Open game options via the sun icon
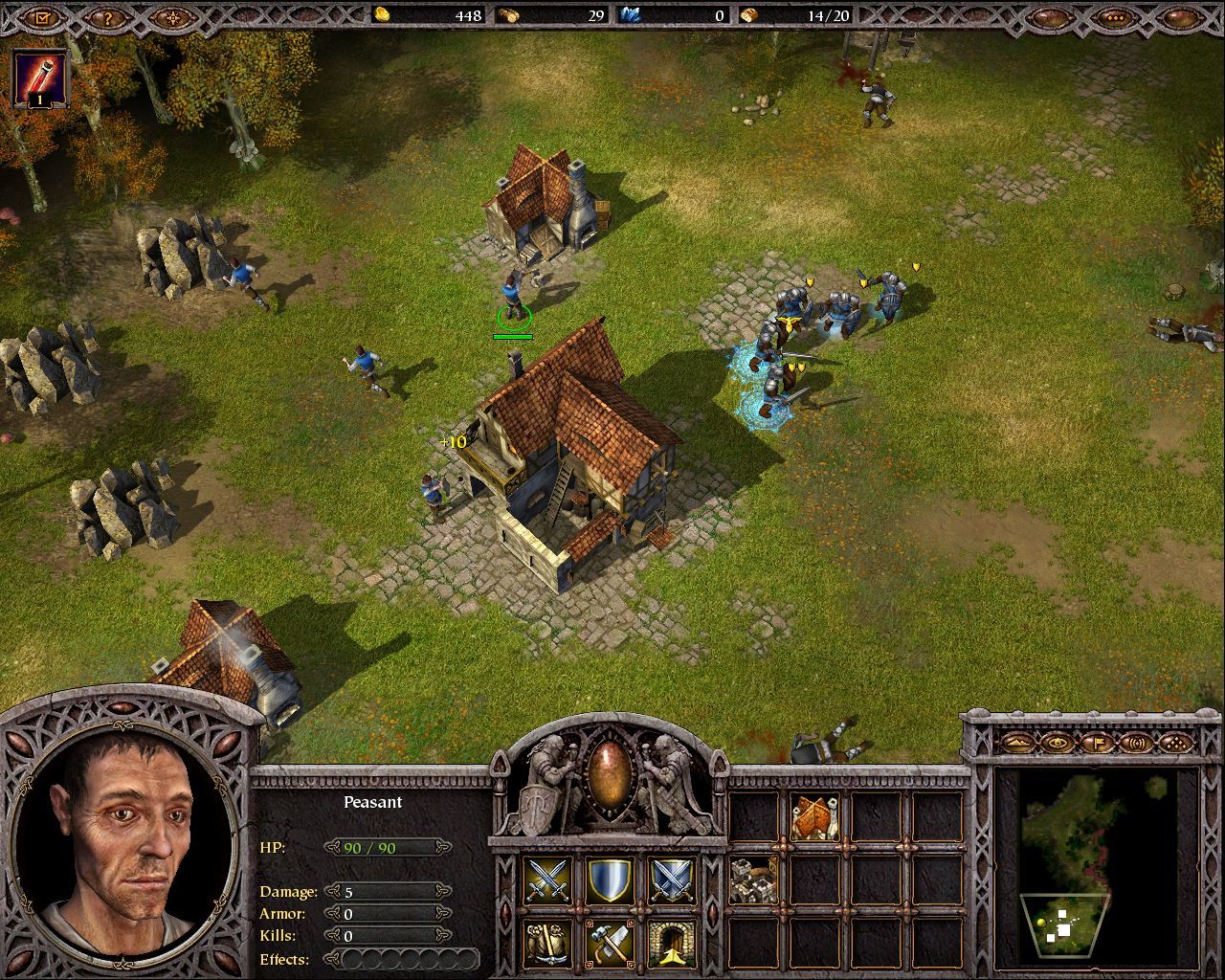The height and width of the screenshot is (980, 1225). pyautogui.click(x=172, y=15)
